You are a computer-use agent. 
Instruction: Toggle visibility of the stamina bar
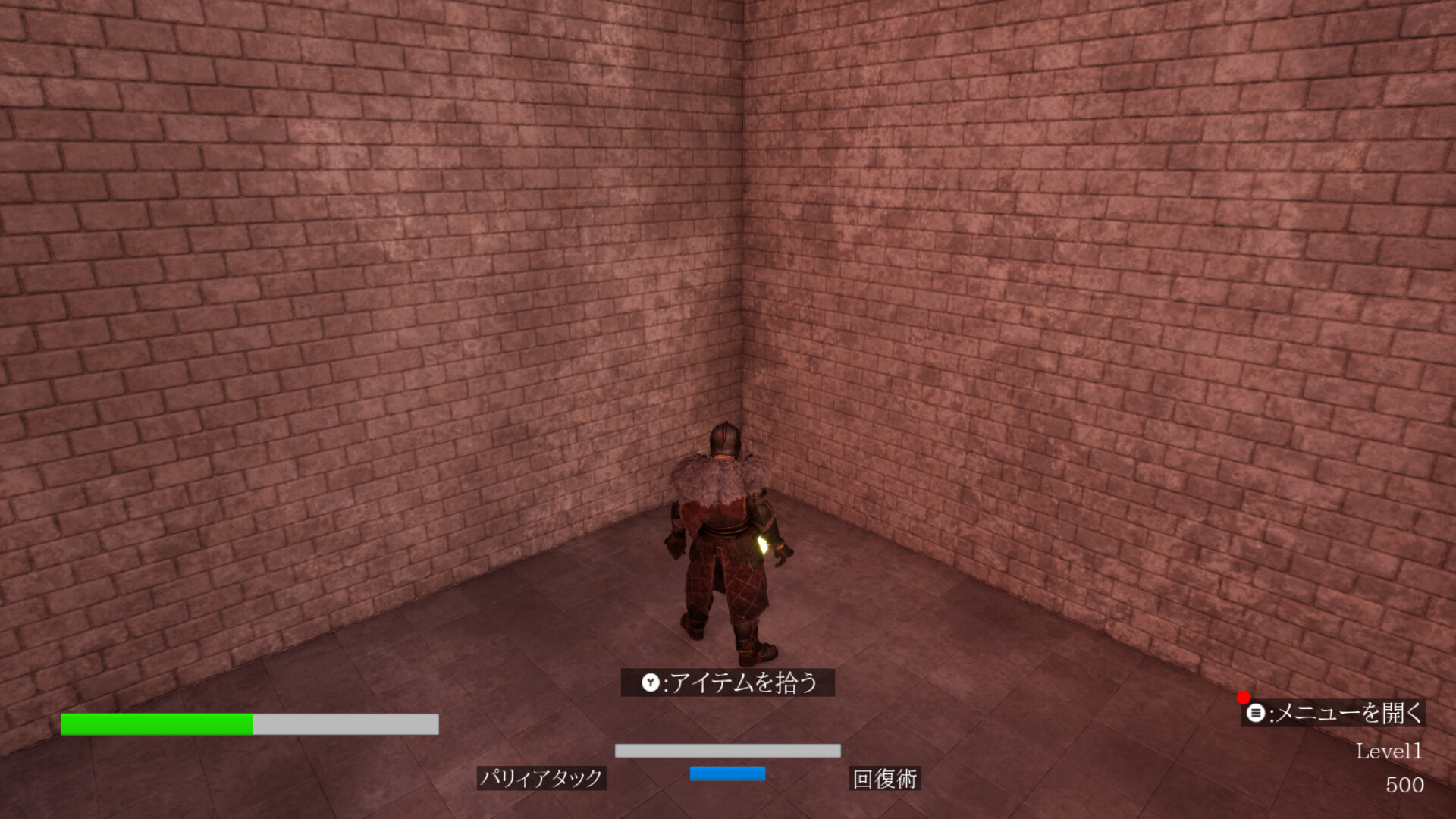[x=728, y=750]
